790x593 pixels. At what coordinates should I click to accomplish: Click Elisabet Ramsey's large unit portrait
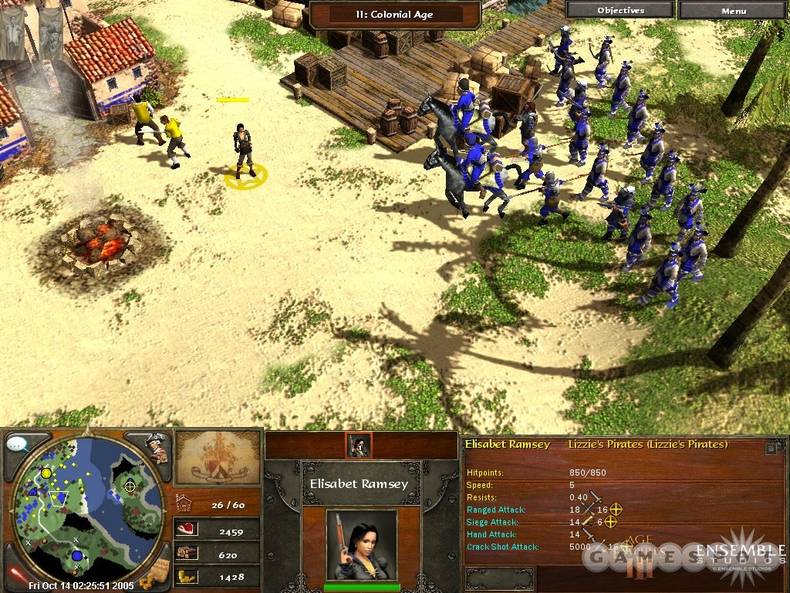click(x=361, y=544)
